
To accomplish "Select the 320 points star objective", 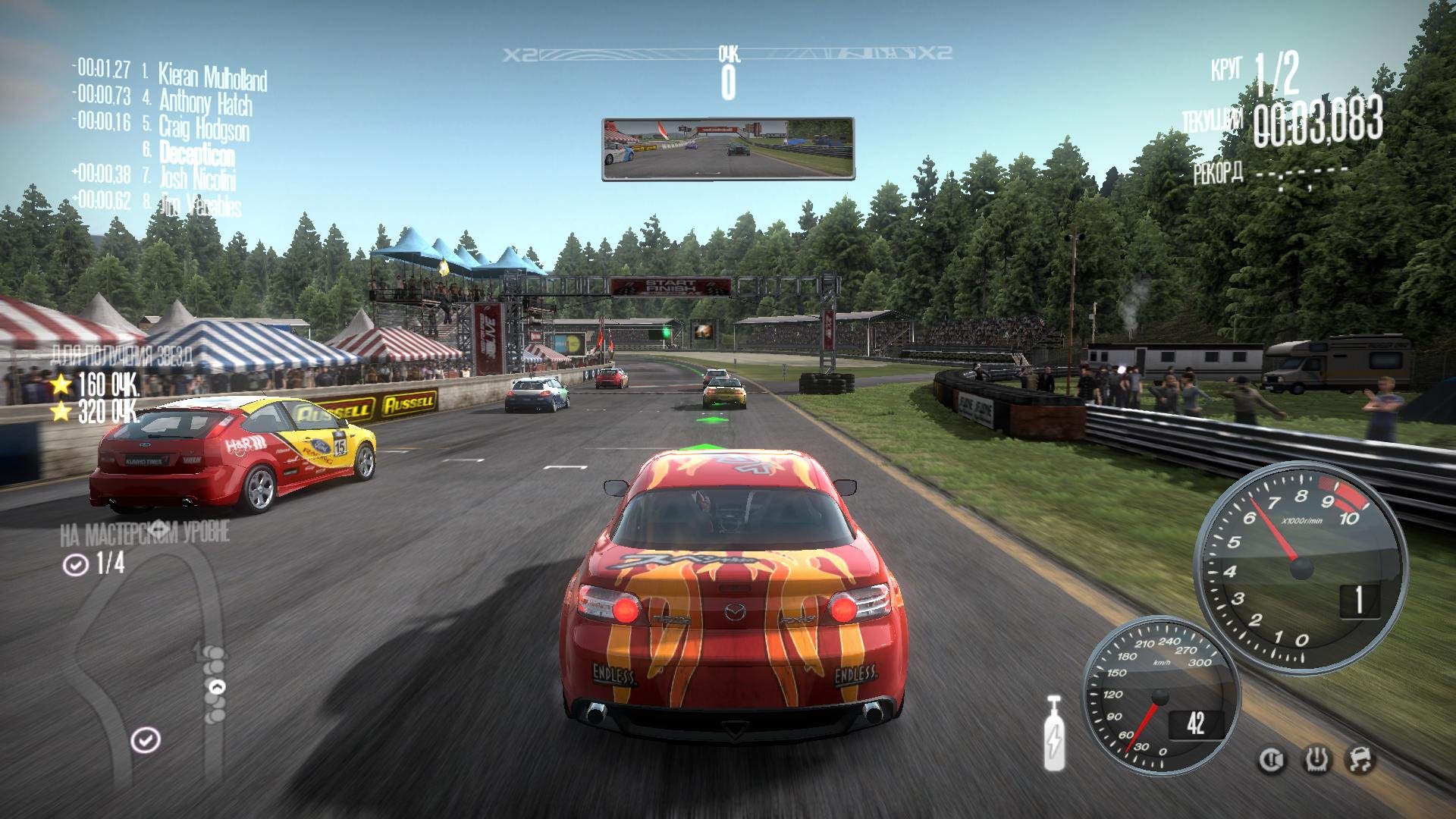I will [95, 412].
